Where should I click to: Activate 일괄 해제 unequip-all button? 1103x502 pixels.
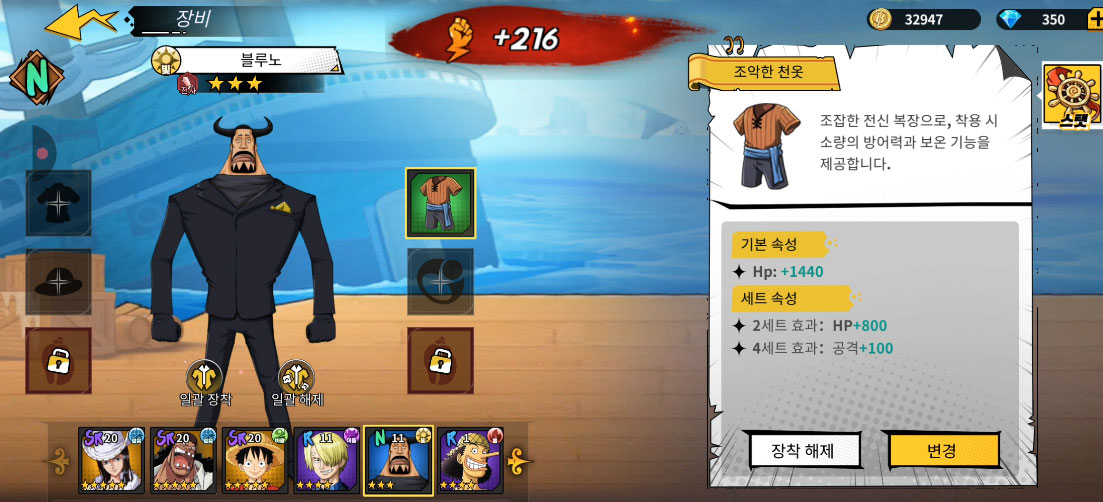pyautogui.click(x=296, y=380)
